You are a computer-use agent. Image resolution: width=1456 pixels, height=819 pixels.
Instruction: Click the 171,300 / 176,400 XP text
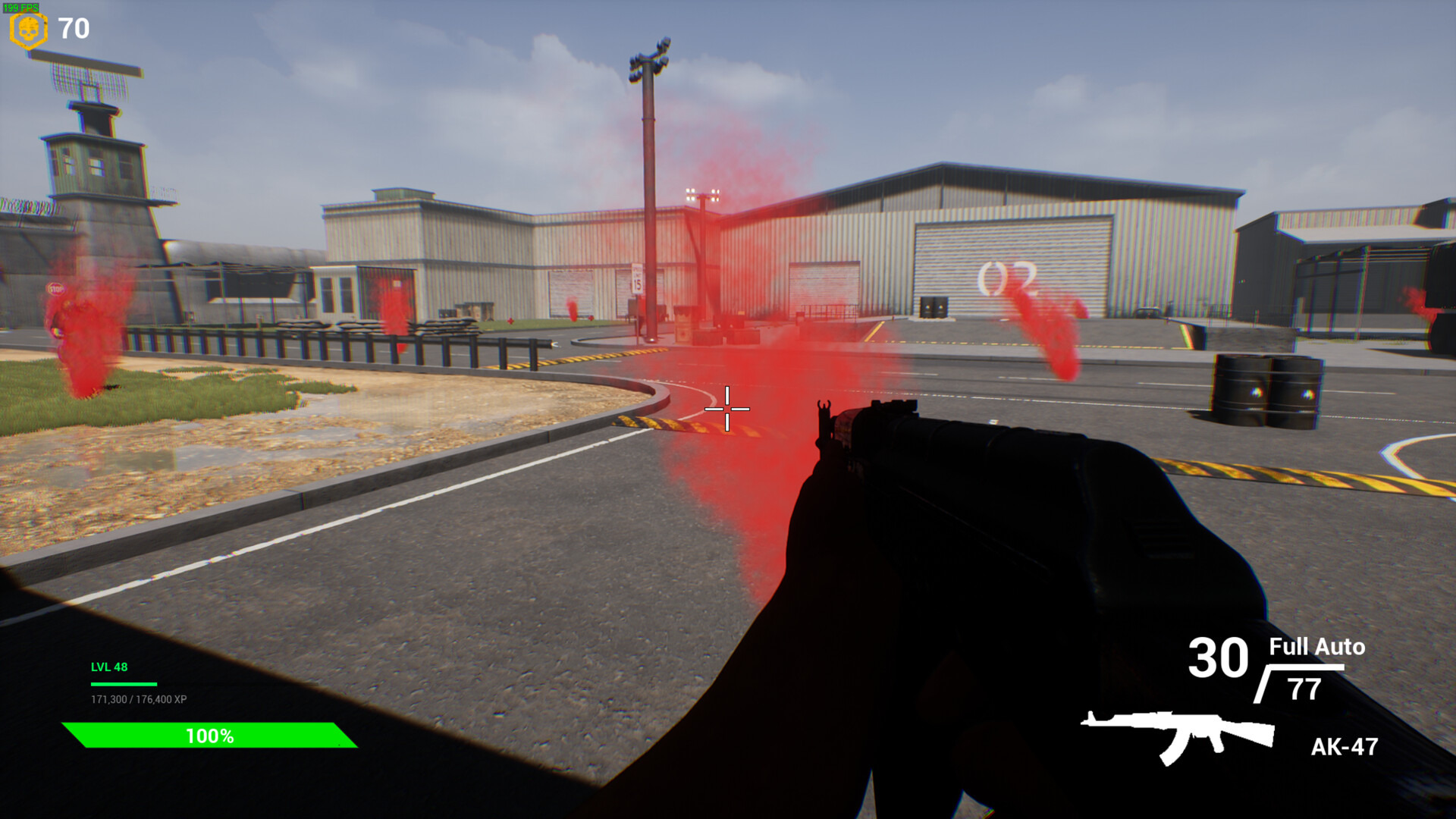point(139,701)
